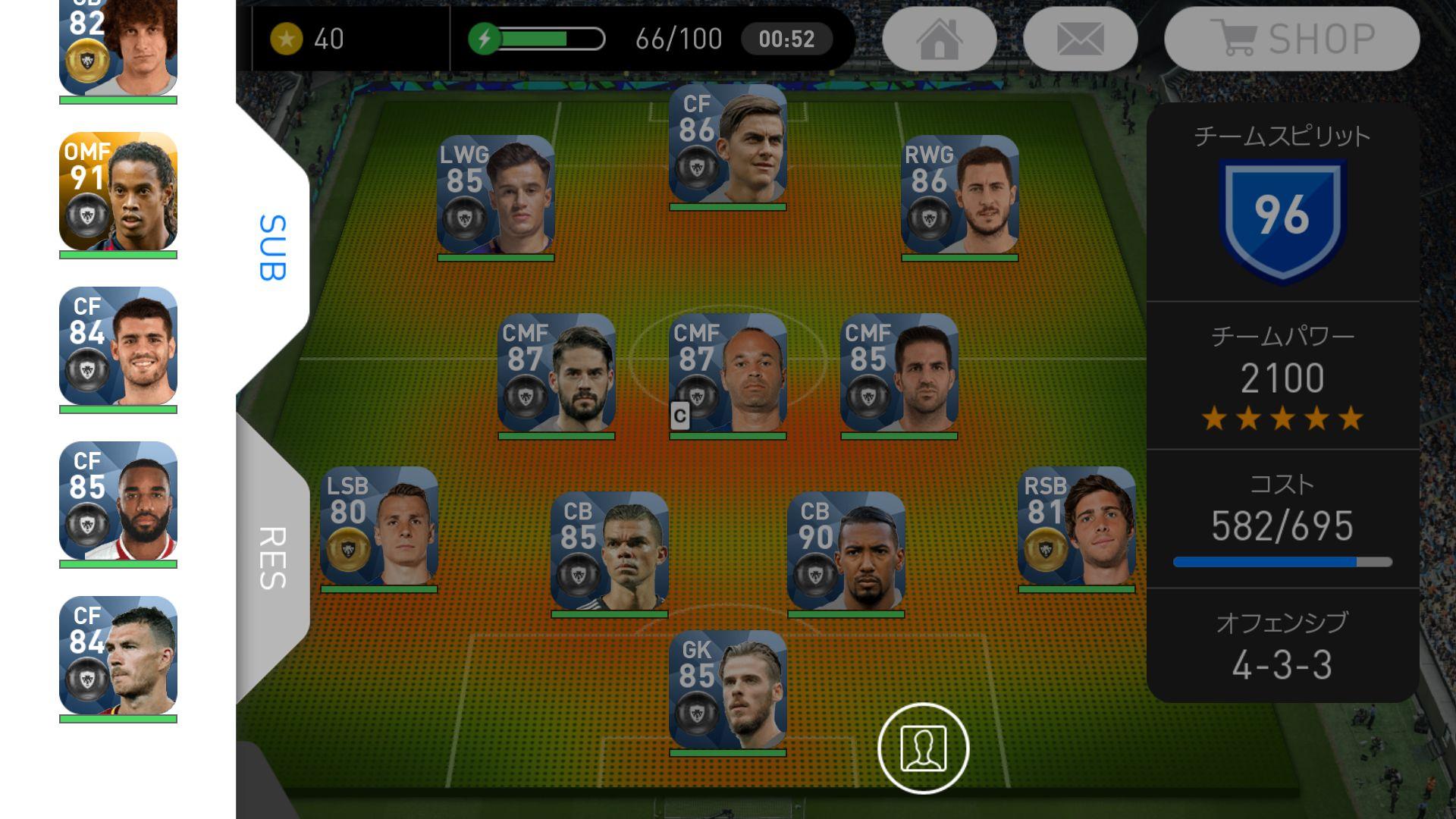The width and height of the screenshot is (1456, 819).
Task: Open the manager profile icon
Action: tap(923, 748)
